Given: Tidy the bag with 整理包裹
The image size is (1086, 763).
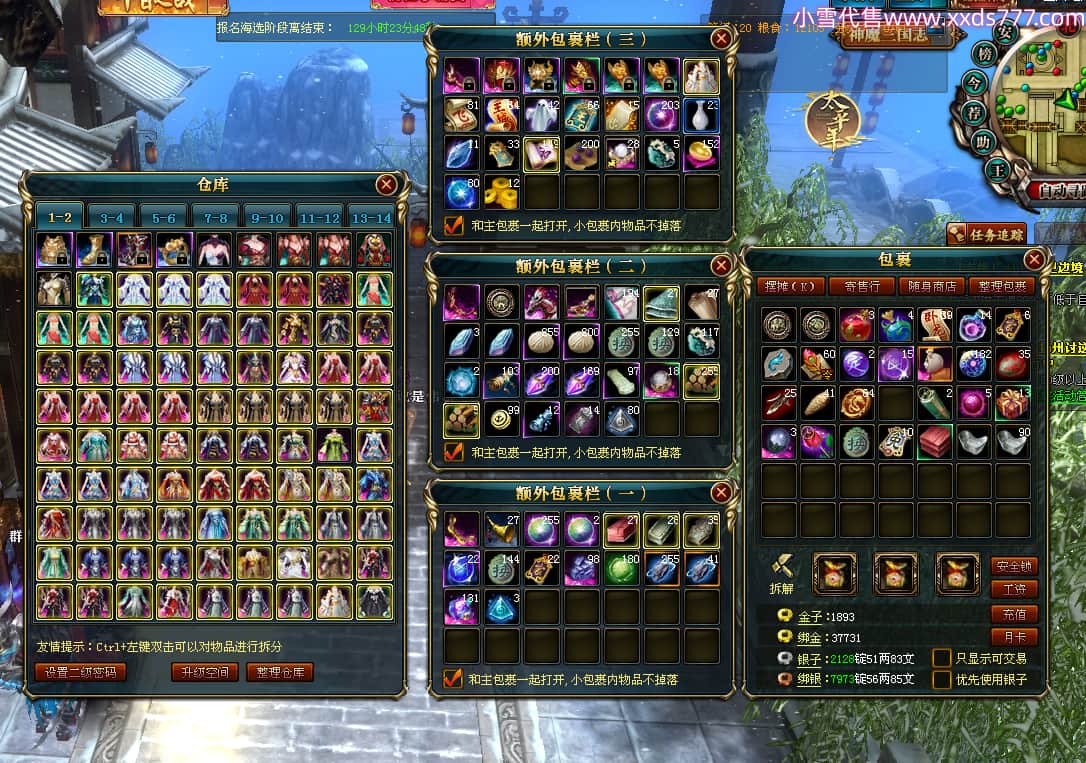Looking at the screenshot, I should point(1003,286).
